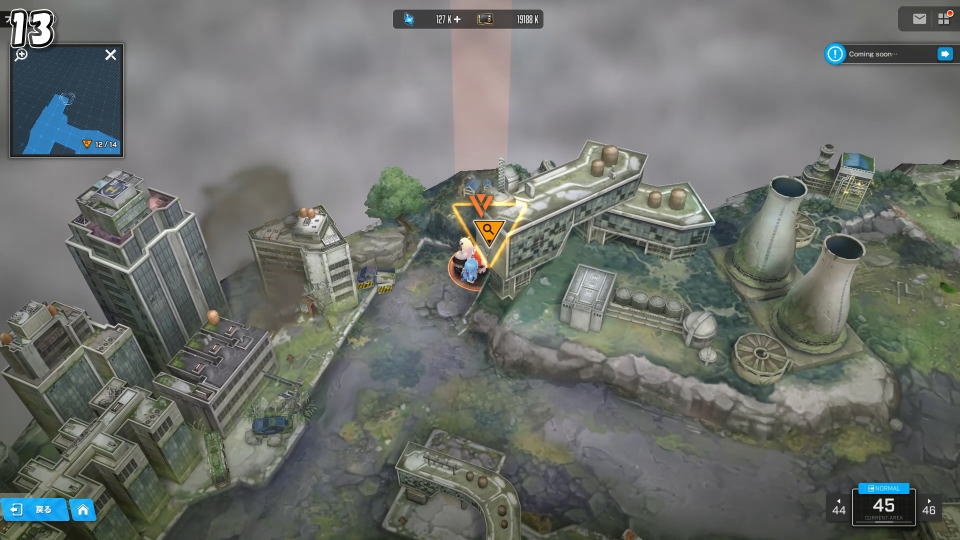
Task: Add more blue crystal currency with plus
Action: (x=457, y=19)
